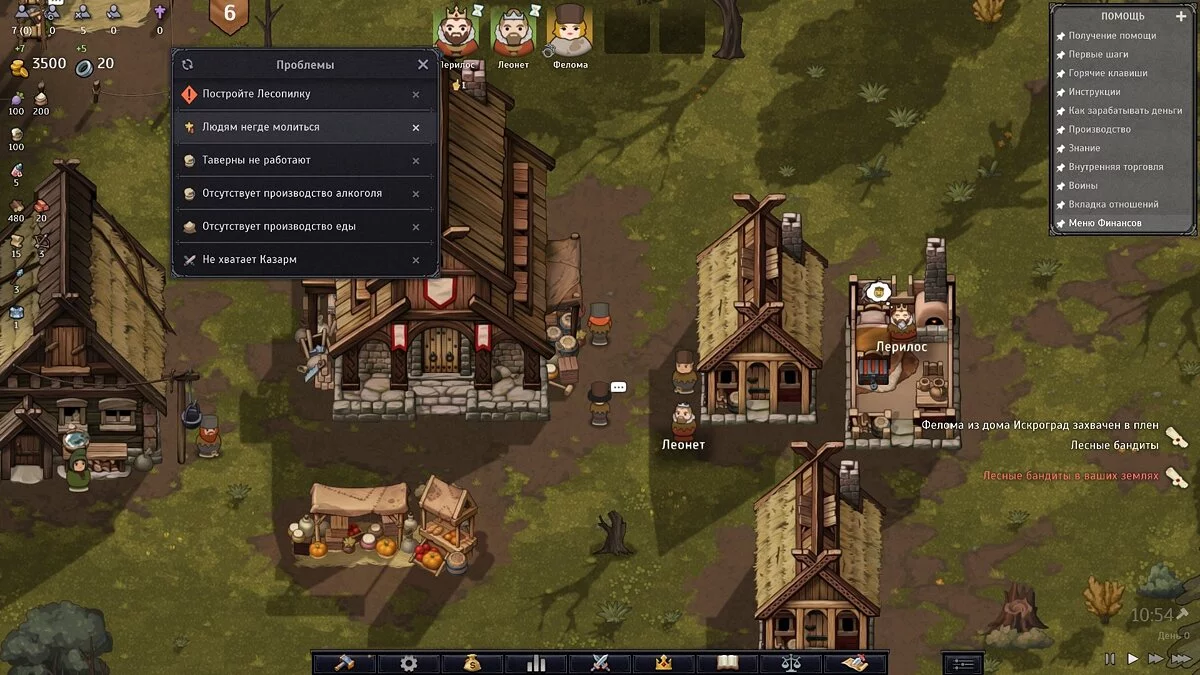
Task: Close the Проблемы panel
Action: point(422,65)
